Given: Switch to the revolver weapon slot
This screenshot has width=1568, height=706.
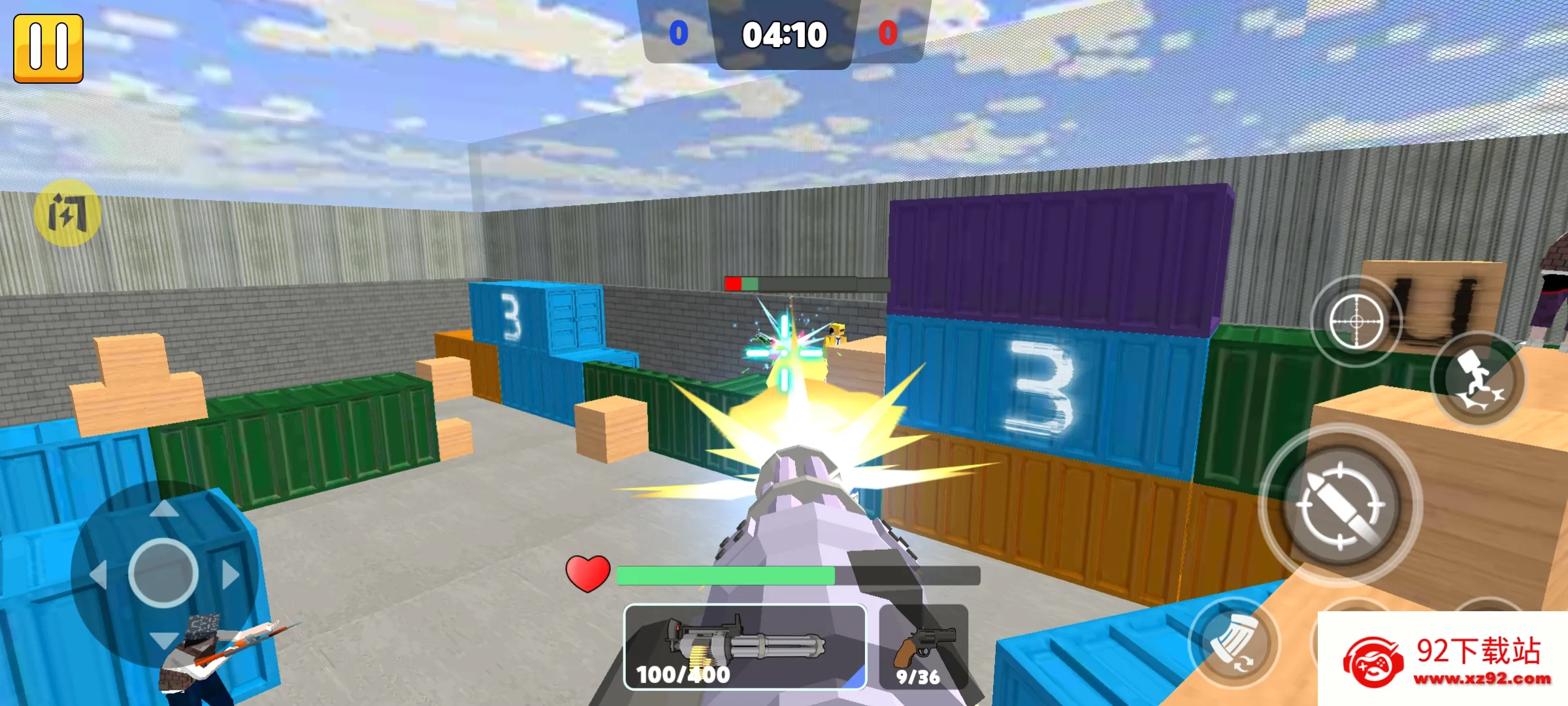Looking at the screenshot, I should click(x=924, y=647).
